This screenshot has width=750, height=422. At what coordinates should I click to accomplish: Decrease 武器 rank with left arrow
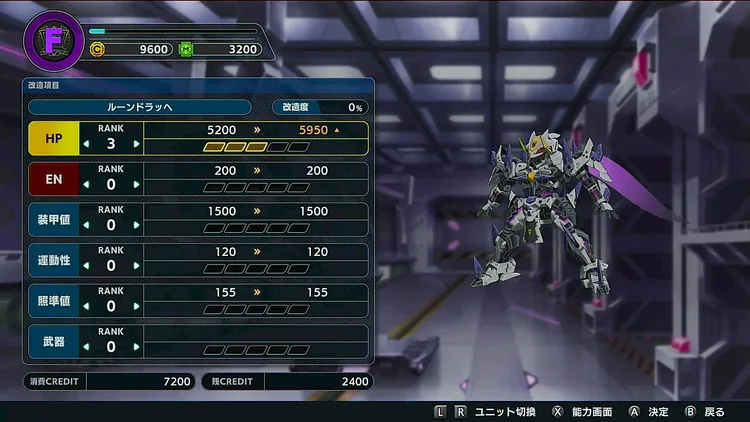(86, 348)
